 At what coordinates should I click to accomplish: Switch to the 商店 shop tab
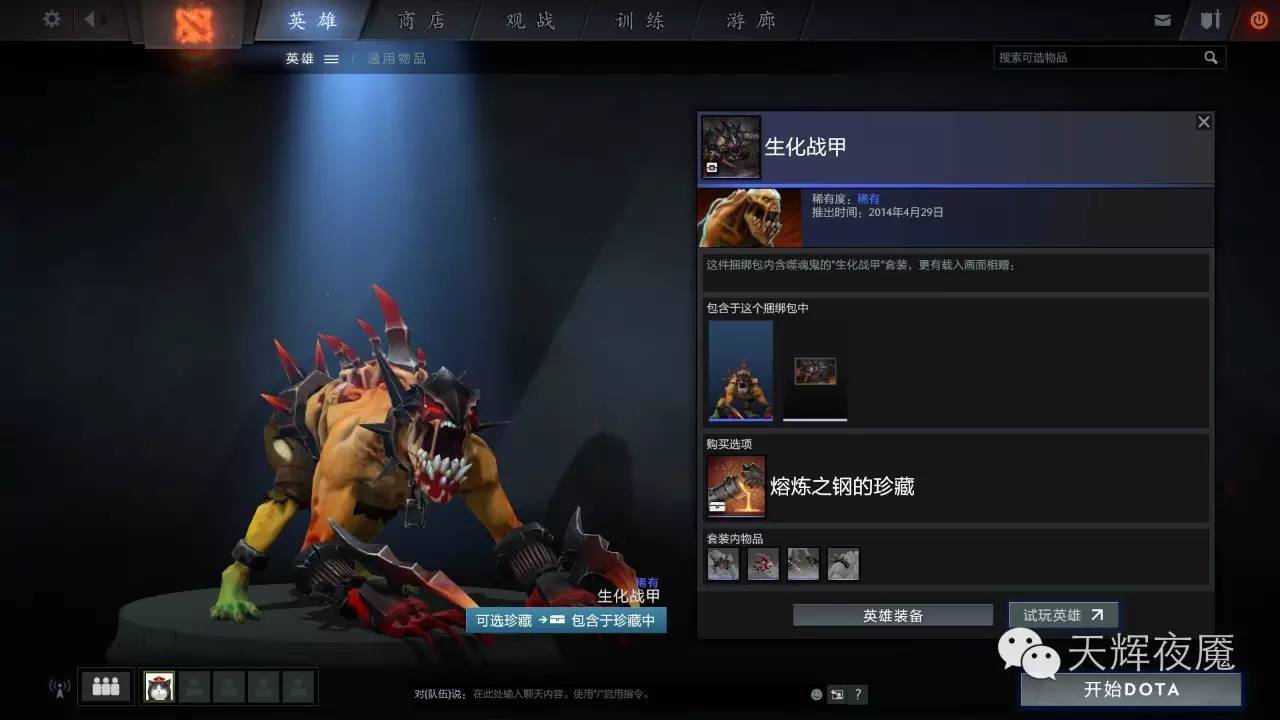click(420, 20)
